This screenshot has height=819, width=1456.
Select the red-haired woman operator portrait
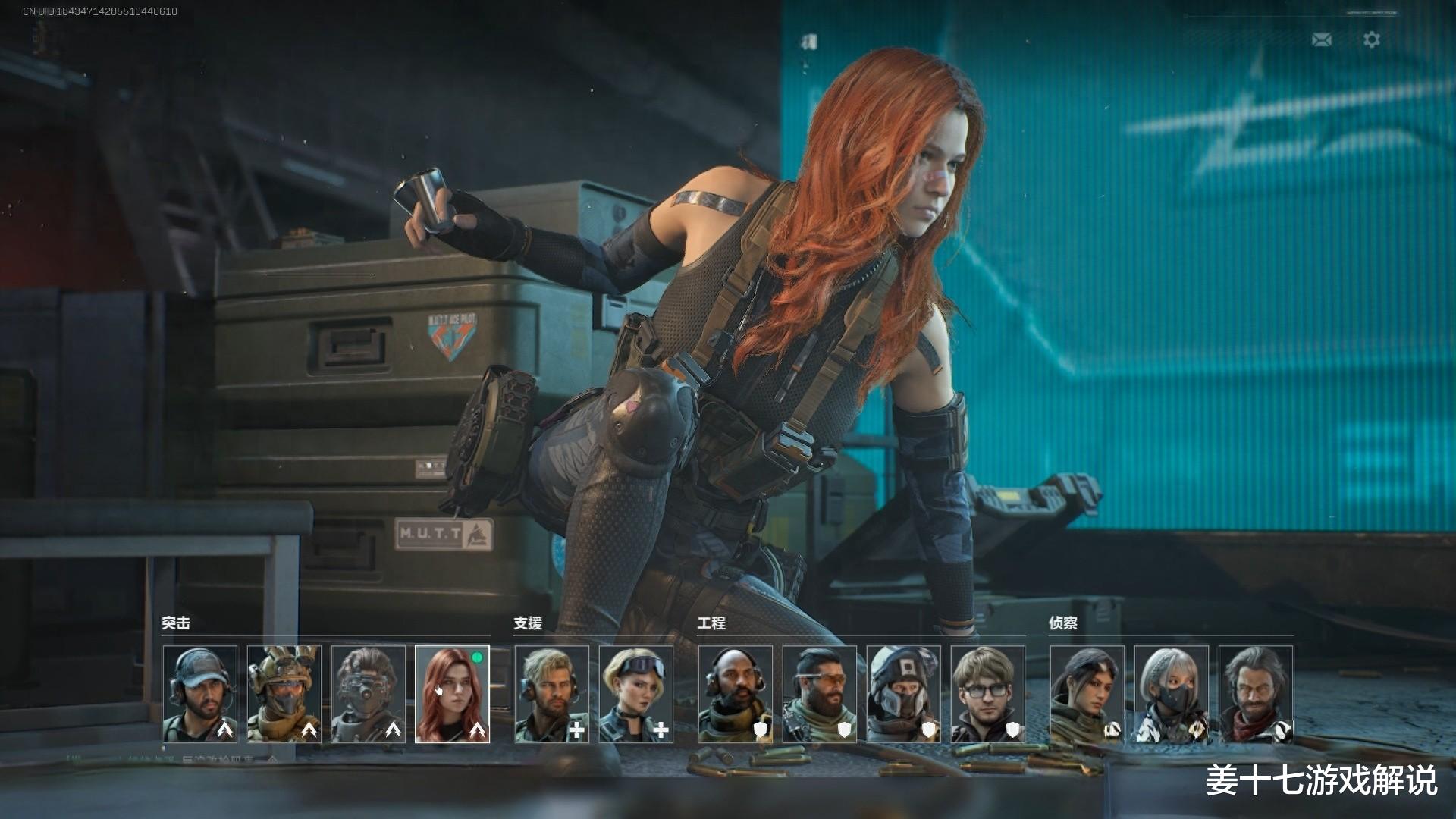453,694
